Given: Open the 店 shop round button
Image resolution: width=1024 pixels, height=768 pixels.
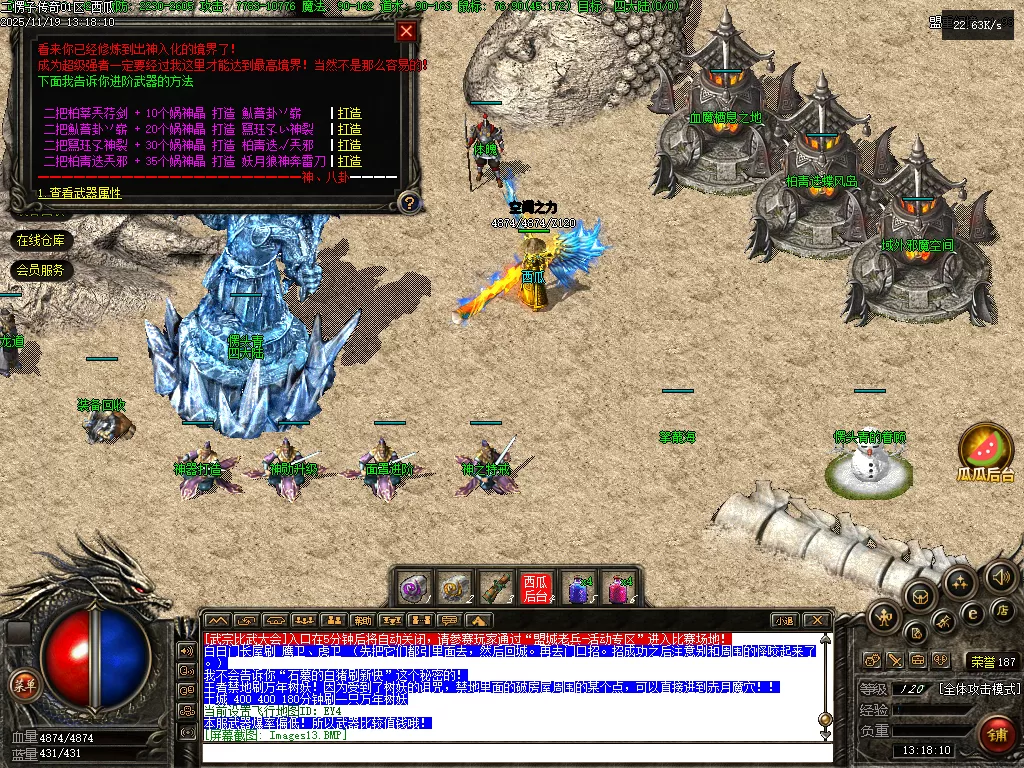Looking at the screenshot, I should tap(1001, 610).
